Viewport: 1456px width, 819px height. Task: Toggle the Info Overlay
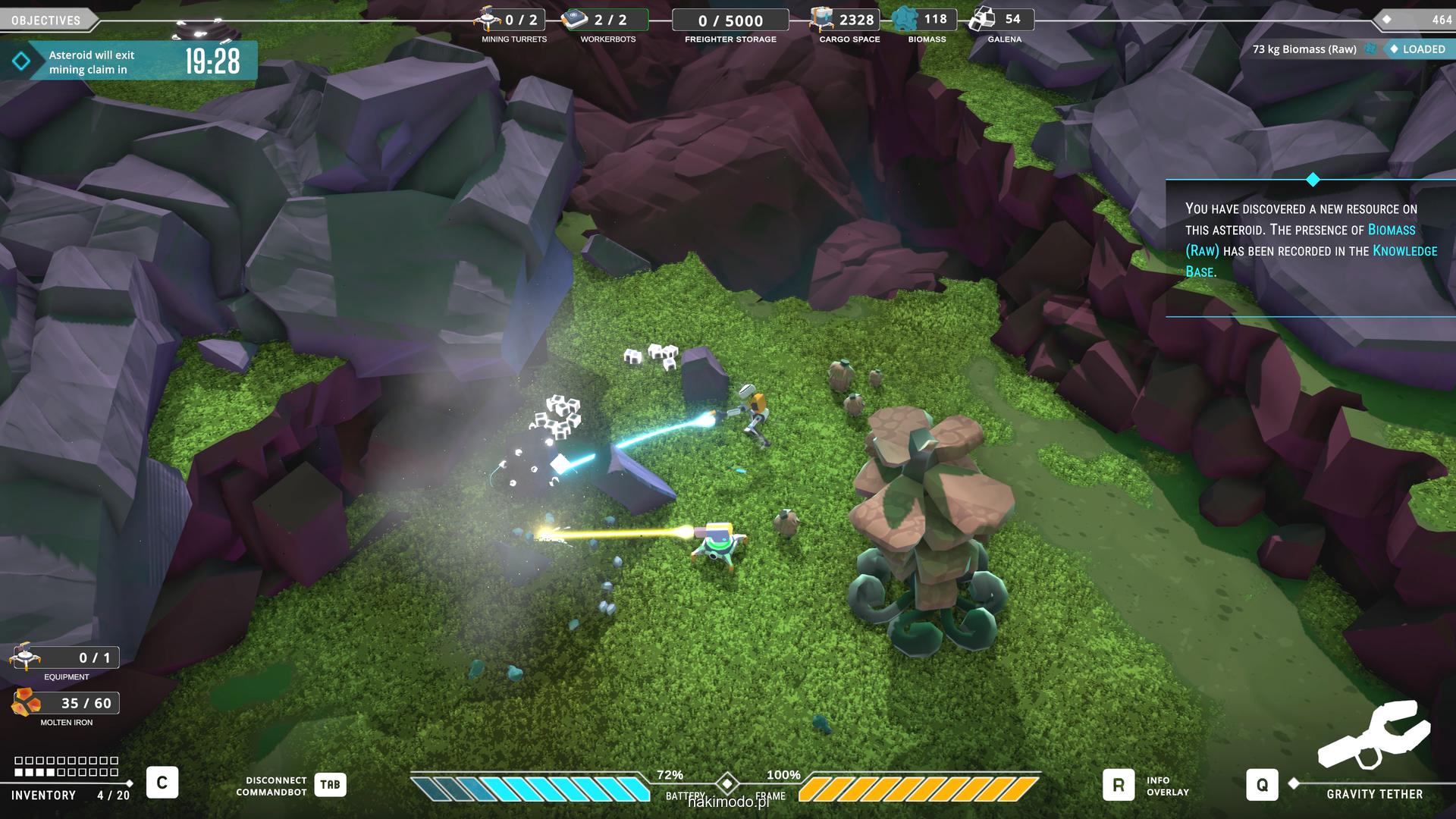[x=1118, y=786]
